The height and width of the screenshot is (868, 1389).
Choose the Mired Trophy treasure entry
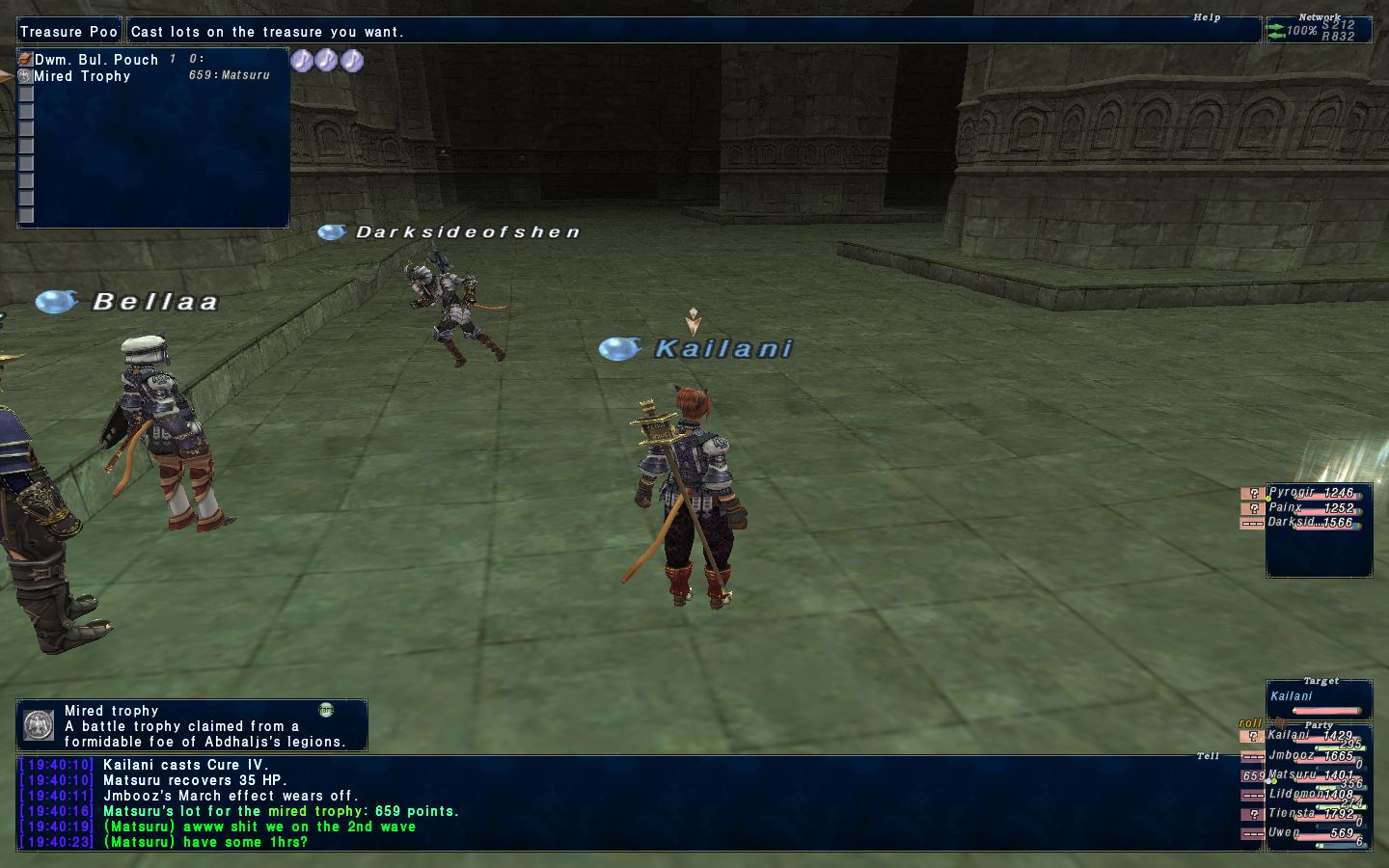pos(82,76)
